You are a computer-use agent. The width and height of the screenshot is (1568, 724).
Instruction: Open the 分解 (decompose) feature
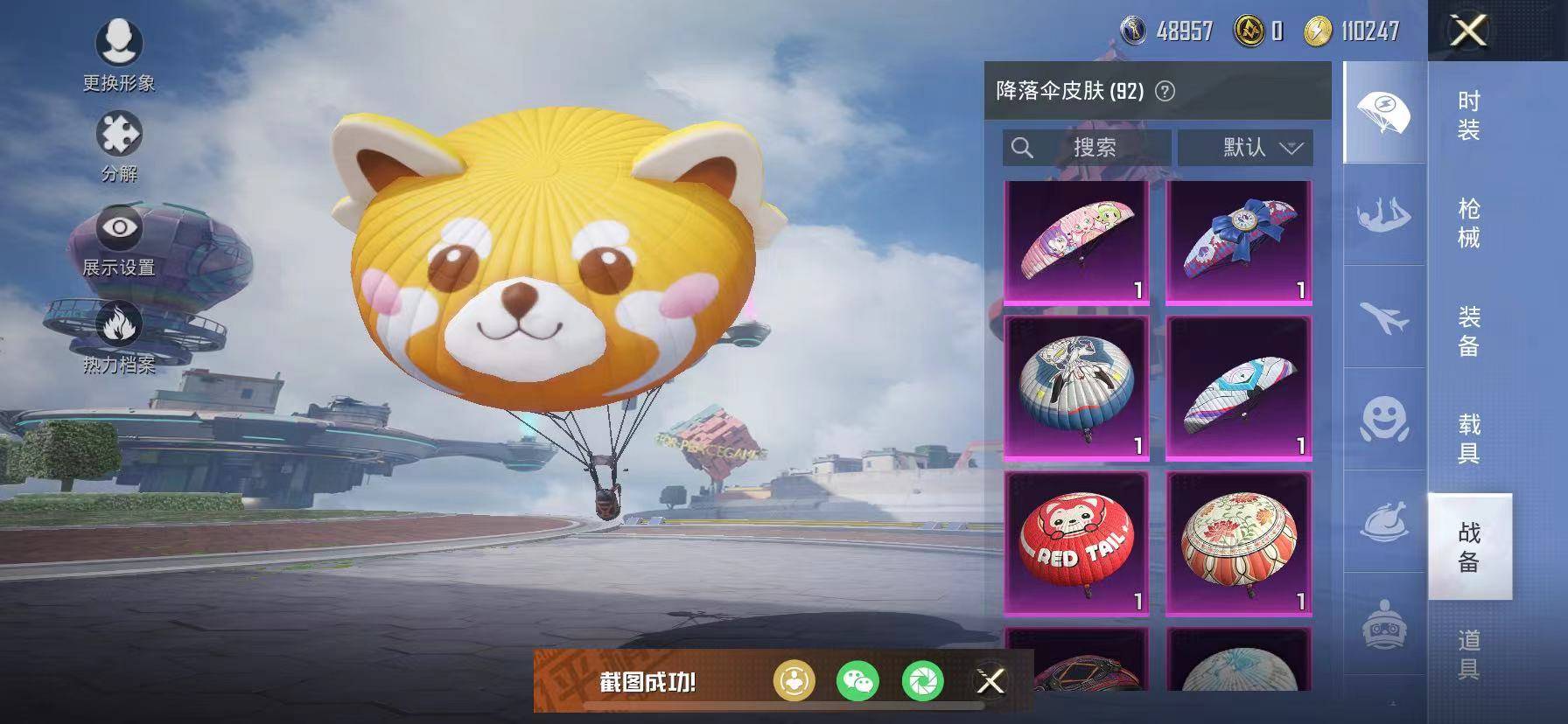(x=121, y=132)
